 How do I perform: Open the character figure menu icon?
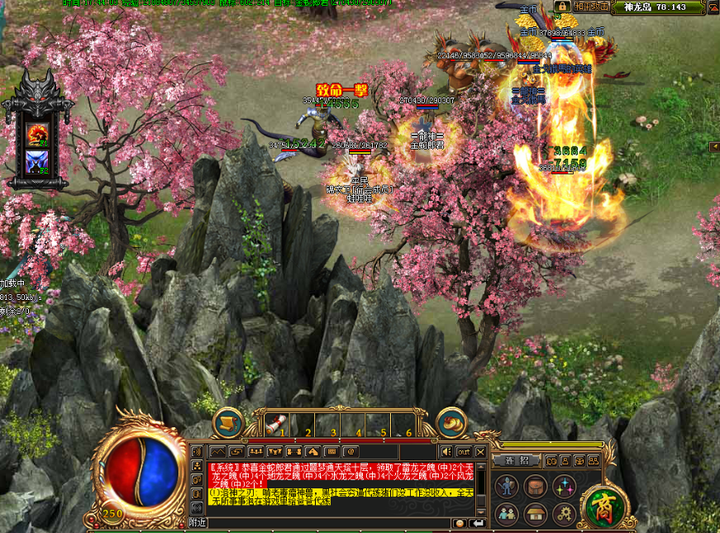point(508,486)
